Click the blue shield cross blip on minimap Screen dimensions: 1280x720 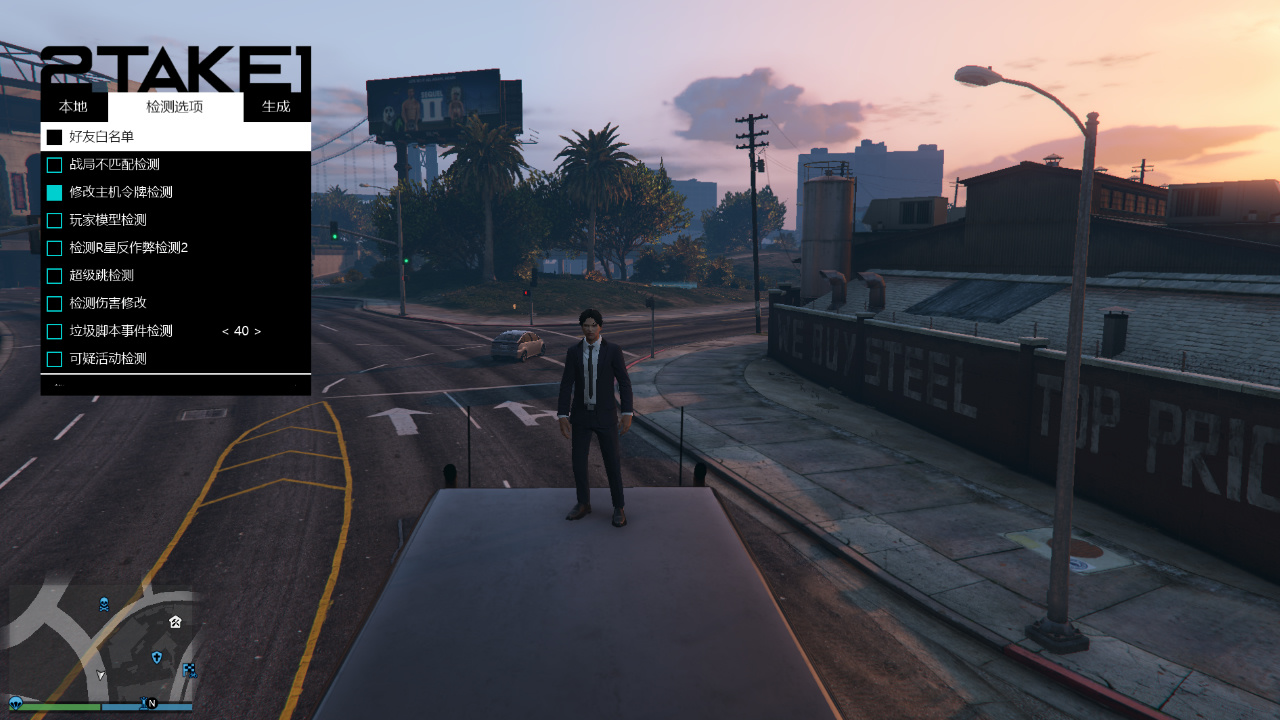pos(156,657)
